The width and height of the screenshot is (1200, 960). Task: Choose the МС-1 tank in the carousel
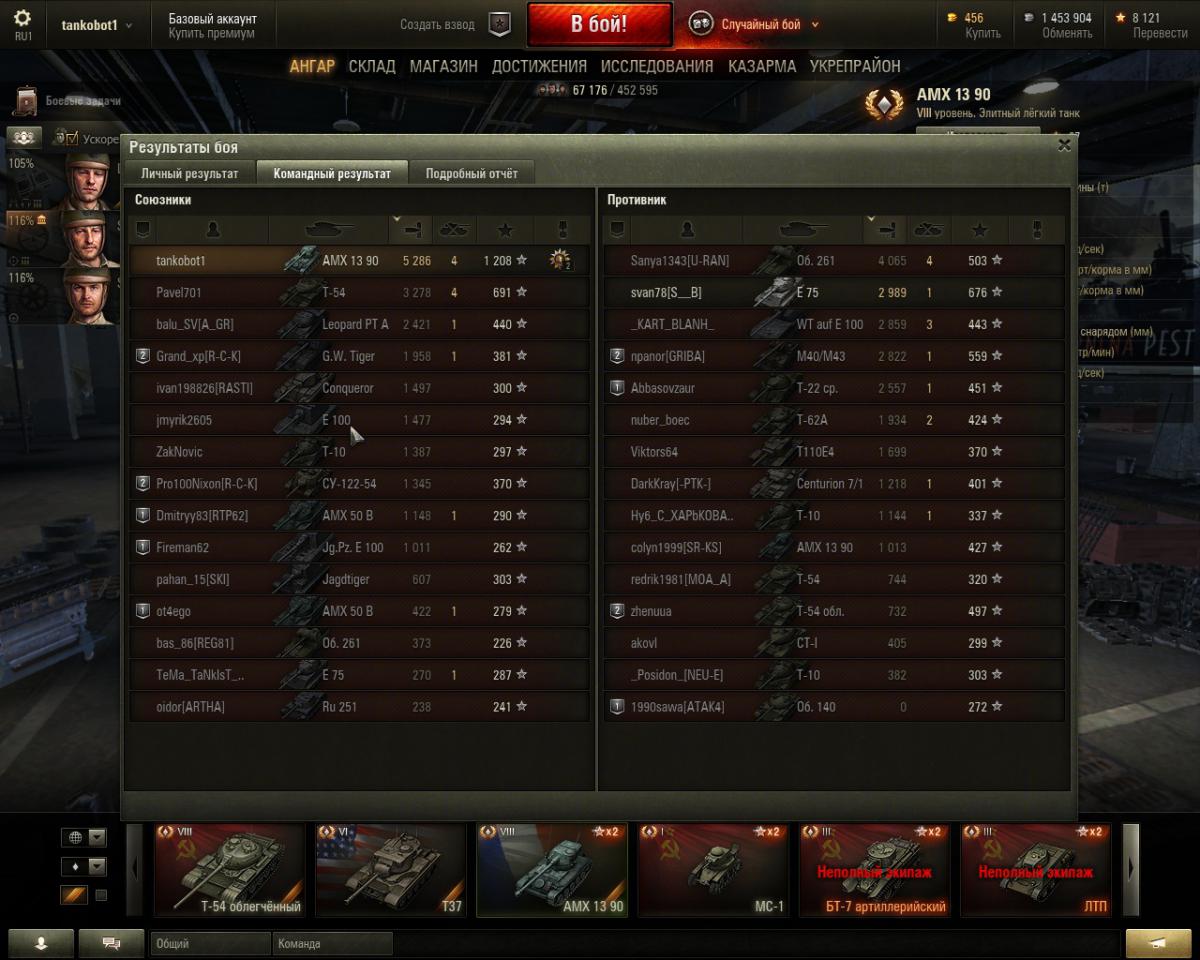pos(713,869)
